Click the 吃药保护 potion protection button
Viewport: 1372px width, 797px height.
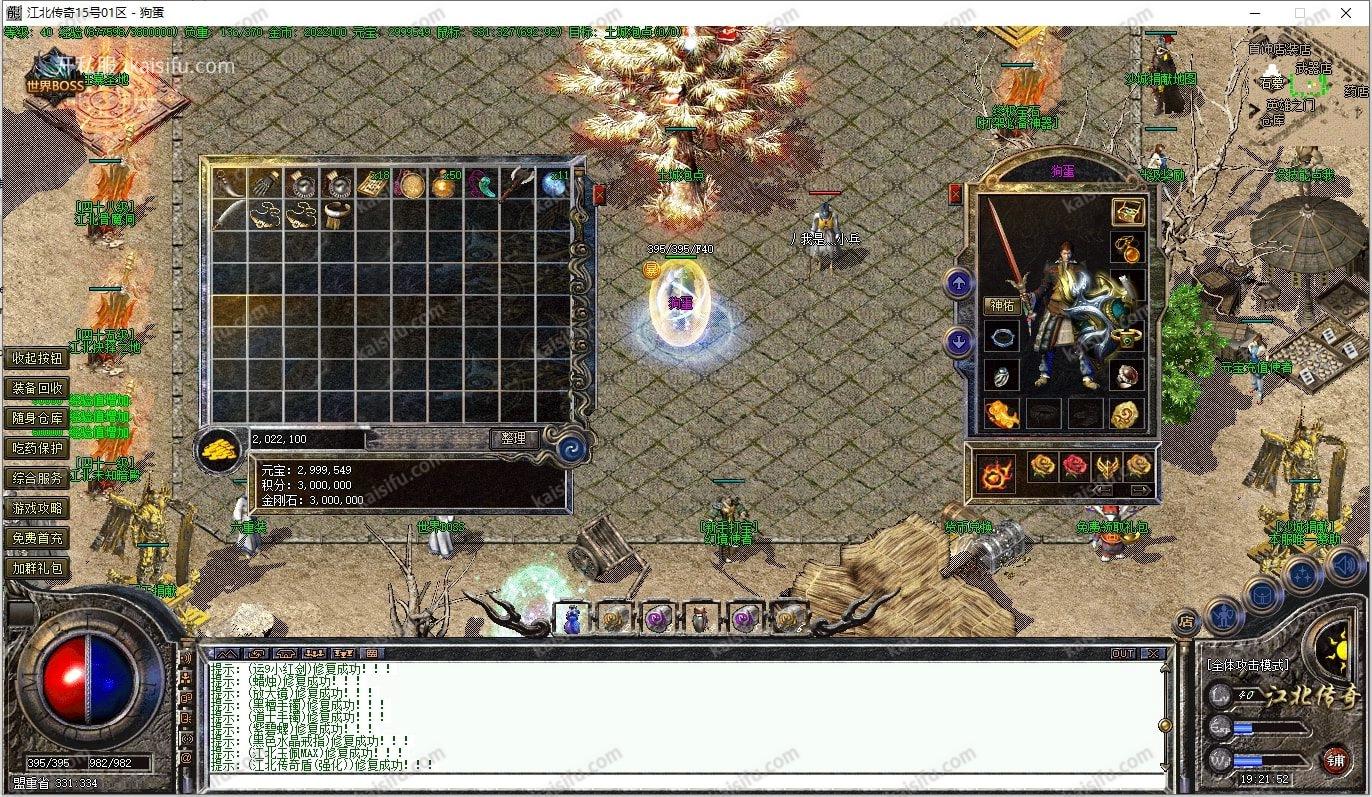38,448
